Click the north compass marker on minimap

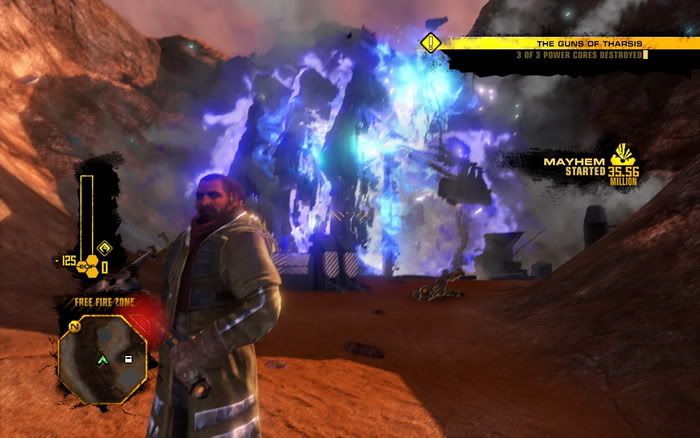75,326
